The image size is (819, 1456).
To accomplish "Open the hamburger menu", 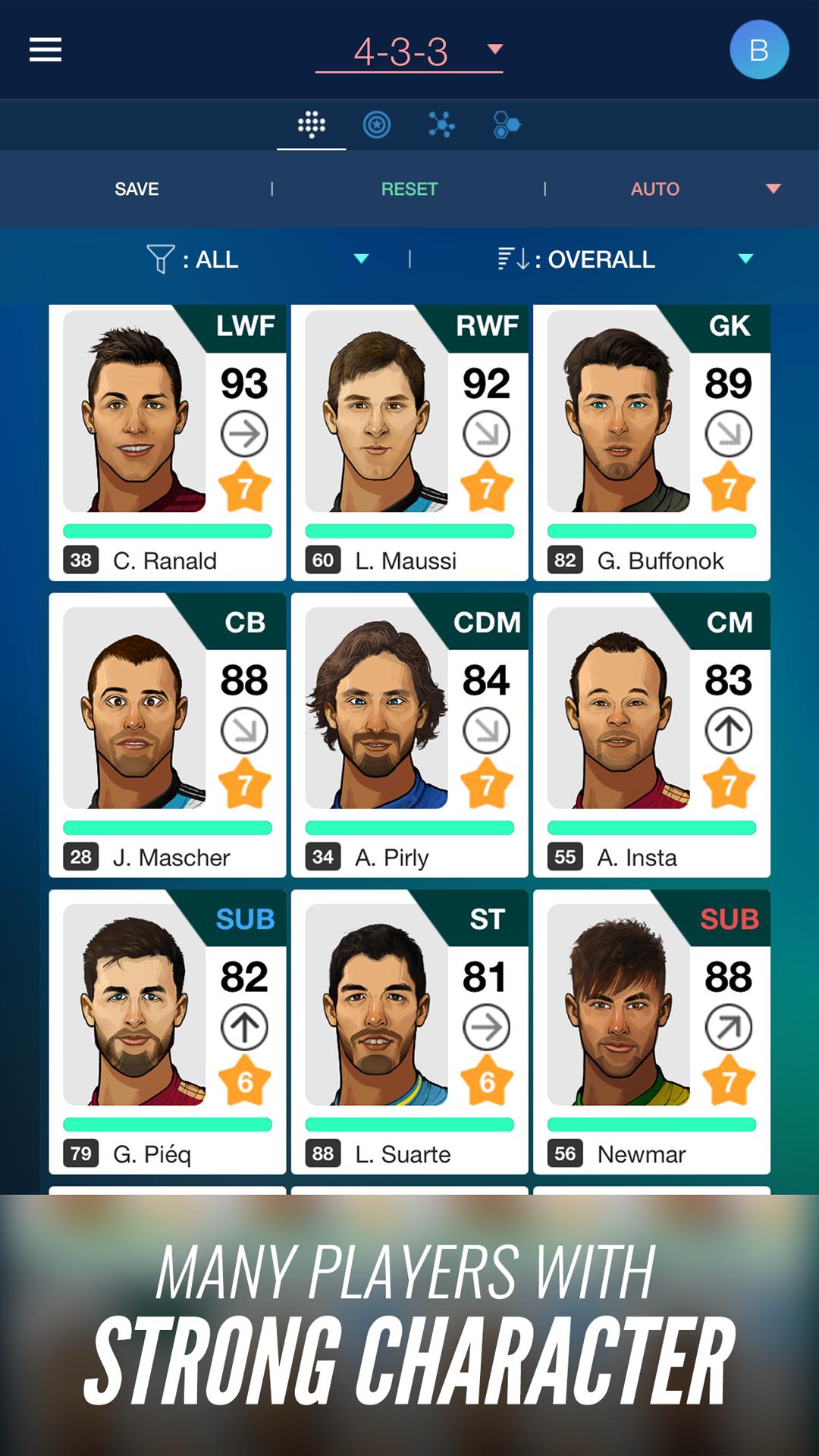I will click(x=45, y=50).
